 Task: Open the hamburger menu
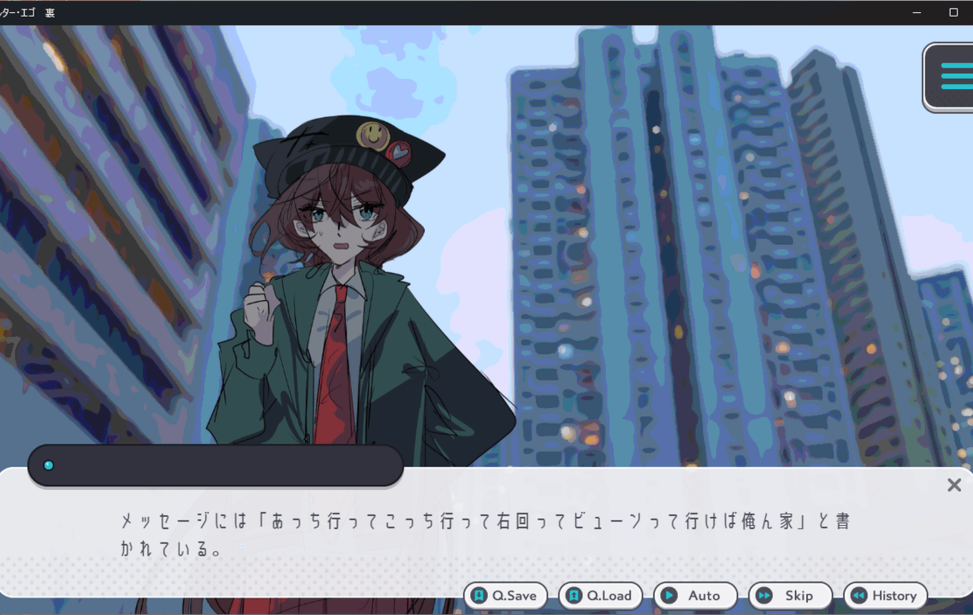pos(954,76)
